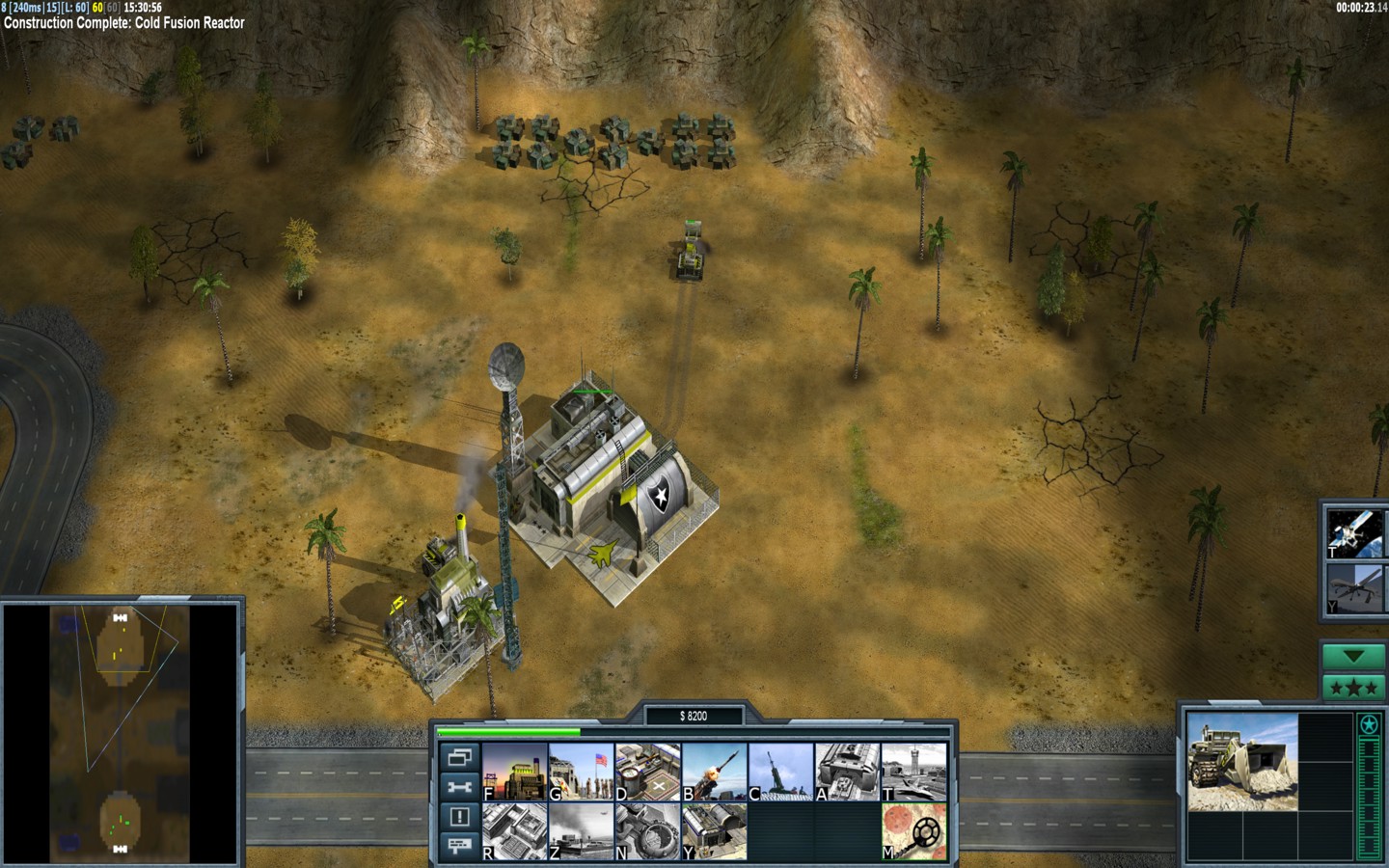Screen dimensions: 1389x868
Task: Select the green missile launcher defense icon (C)
Action: 781,772
